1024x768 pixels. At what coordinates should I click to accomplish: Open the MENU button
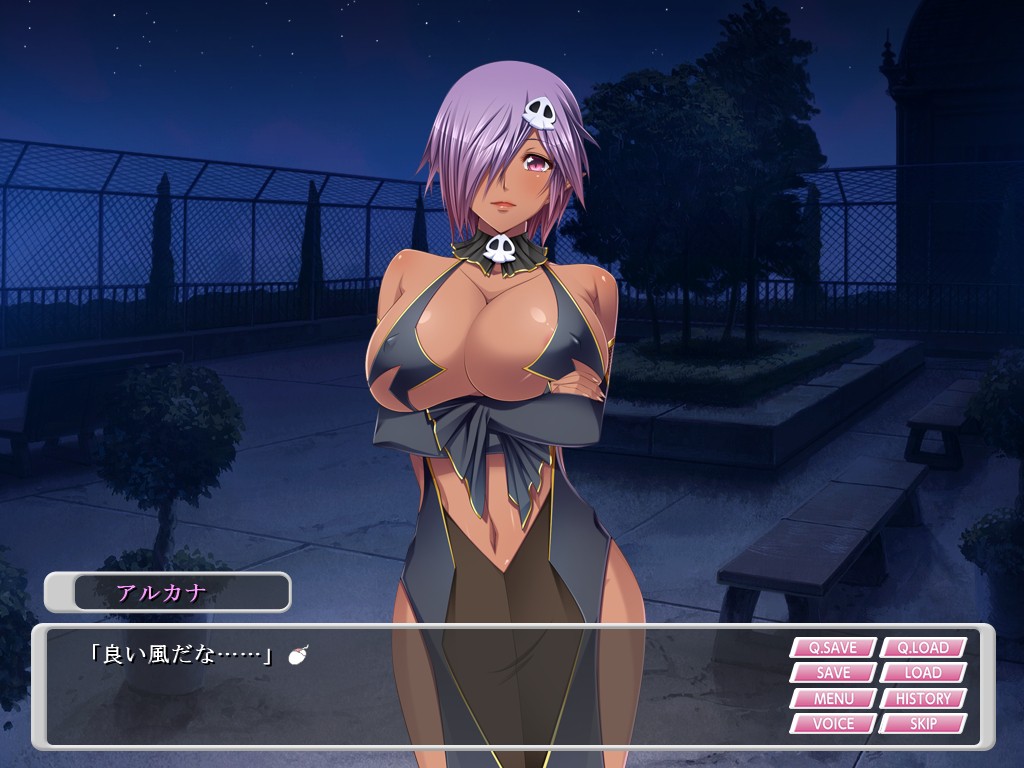pyautogui.click(x=833, y=698)
